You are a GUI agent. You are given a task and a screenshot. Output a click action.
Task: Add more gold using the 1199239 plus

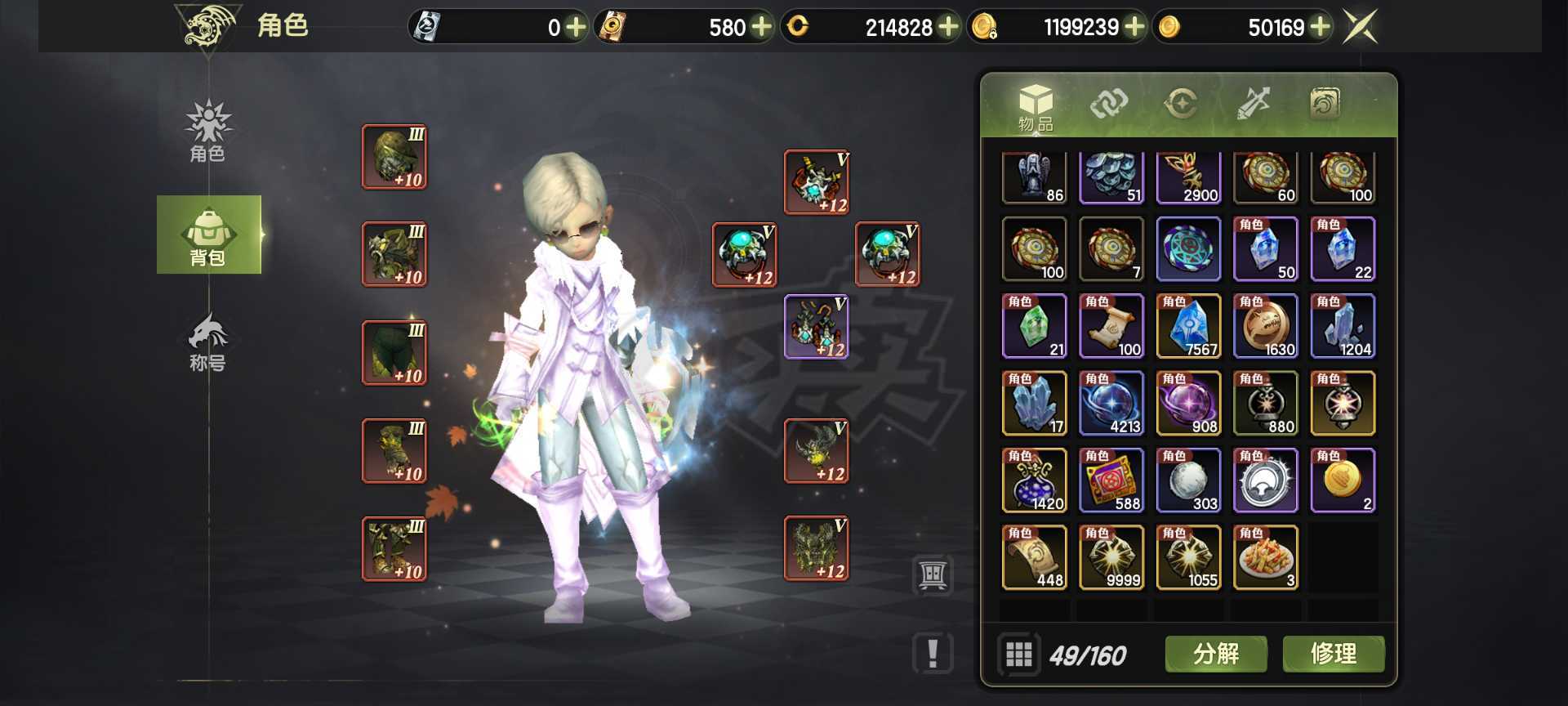1134,27
